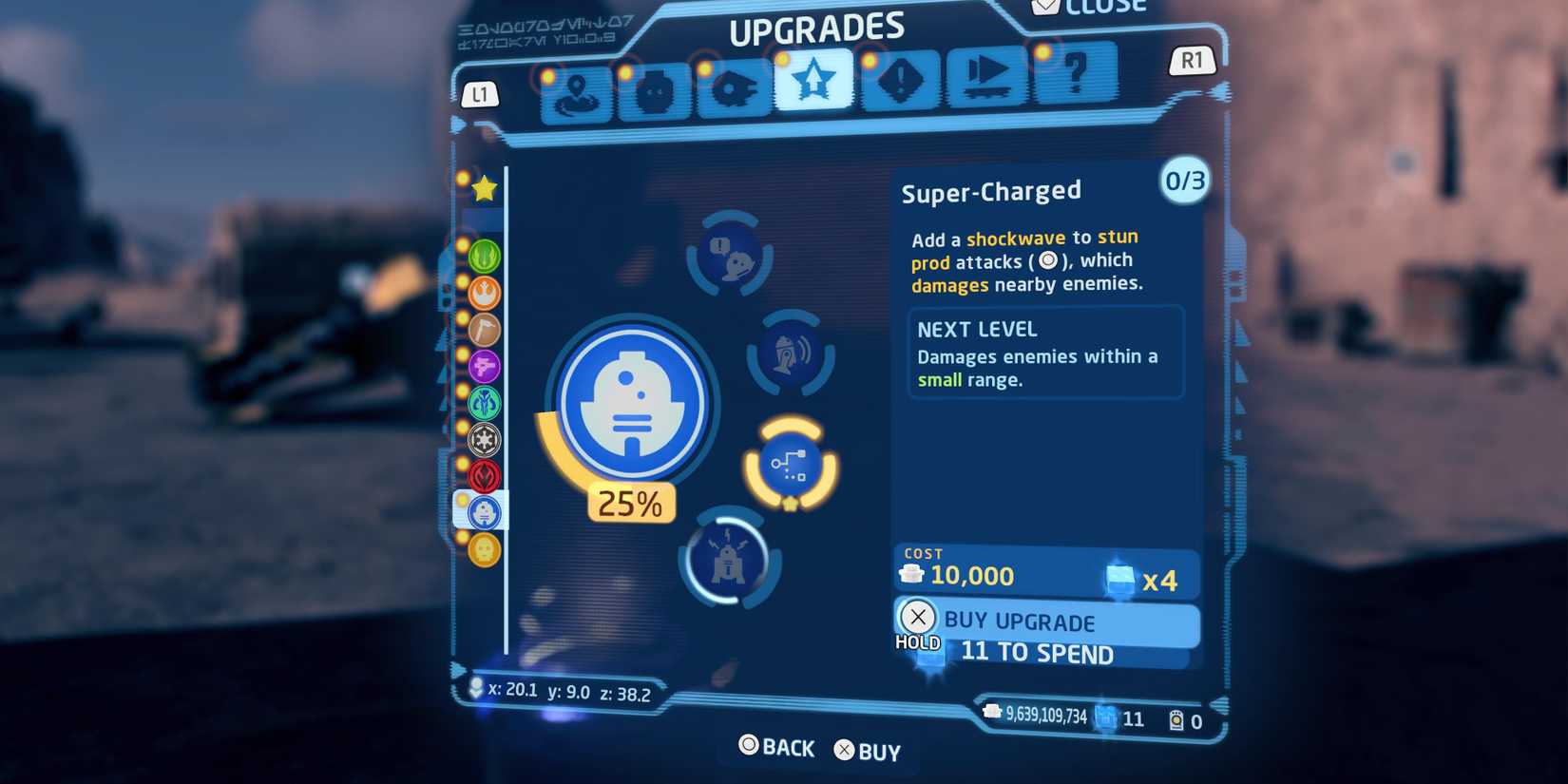Image resolution: width=1568 pixels, height=784 pixels.
Task: Select the Mandalorian class icon in sidebar
Action: click(485, 403)
